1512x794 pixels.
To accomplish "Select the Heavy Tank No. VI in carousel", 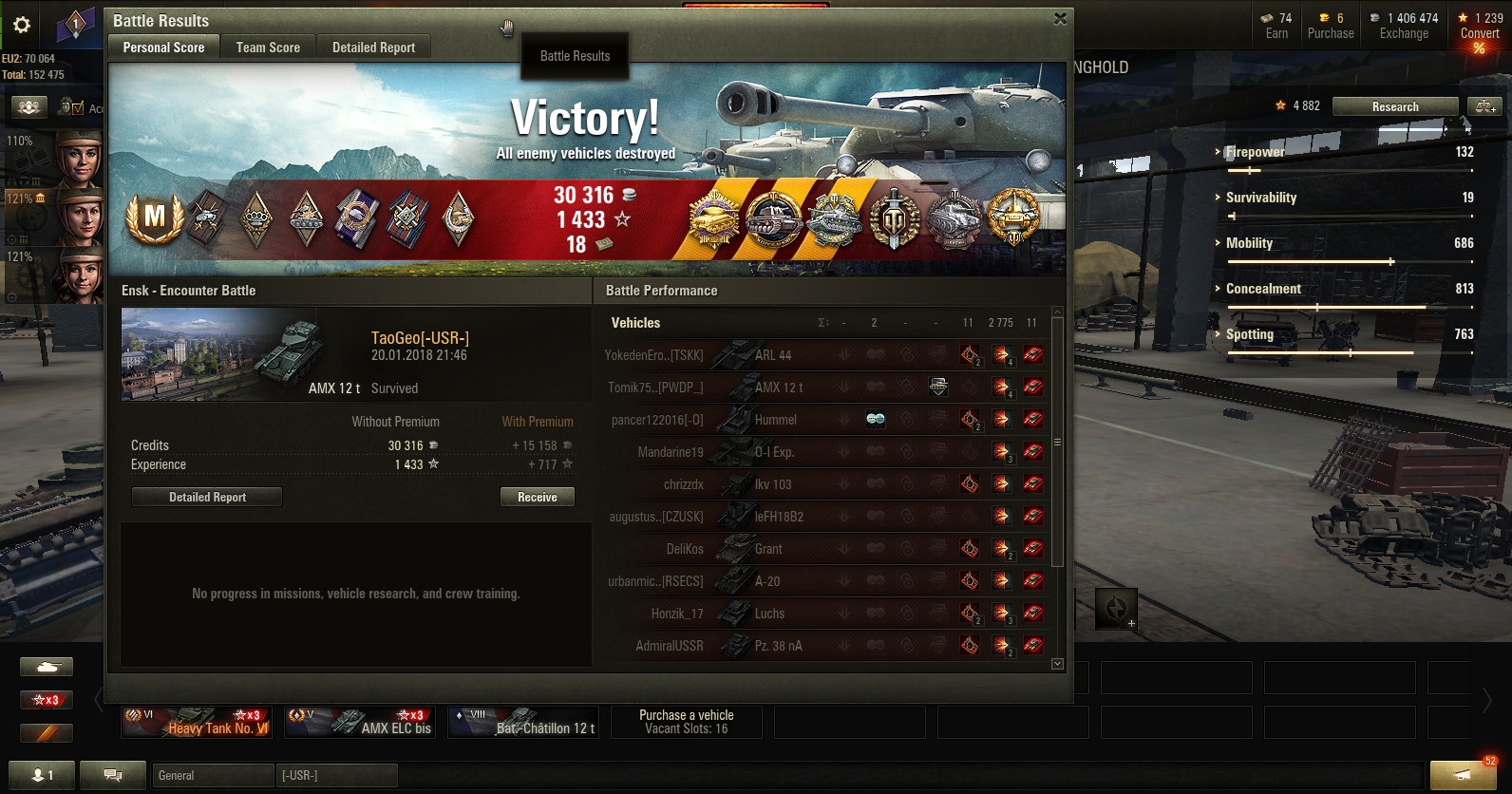I will (198, 722).
